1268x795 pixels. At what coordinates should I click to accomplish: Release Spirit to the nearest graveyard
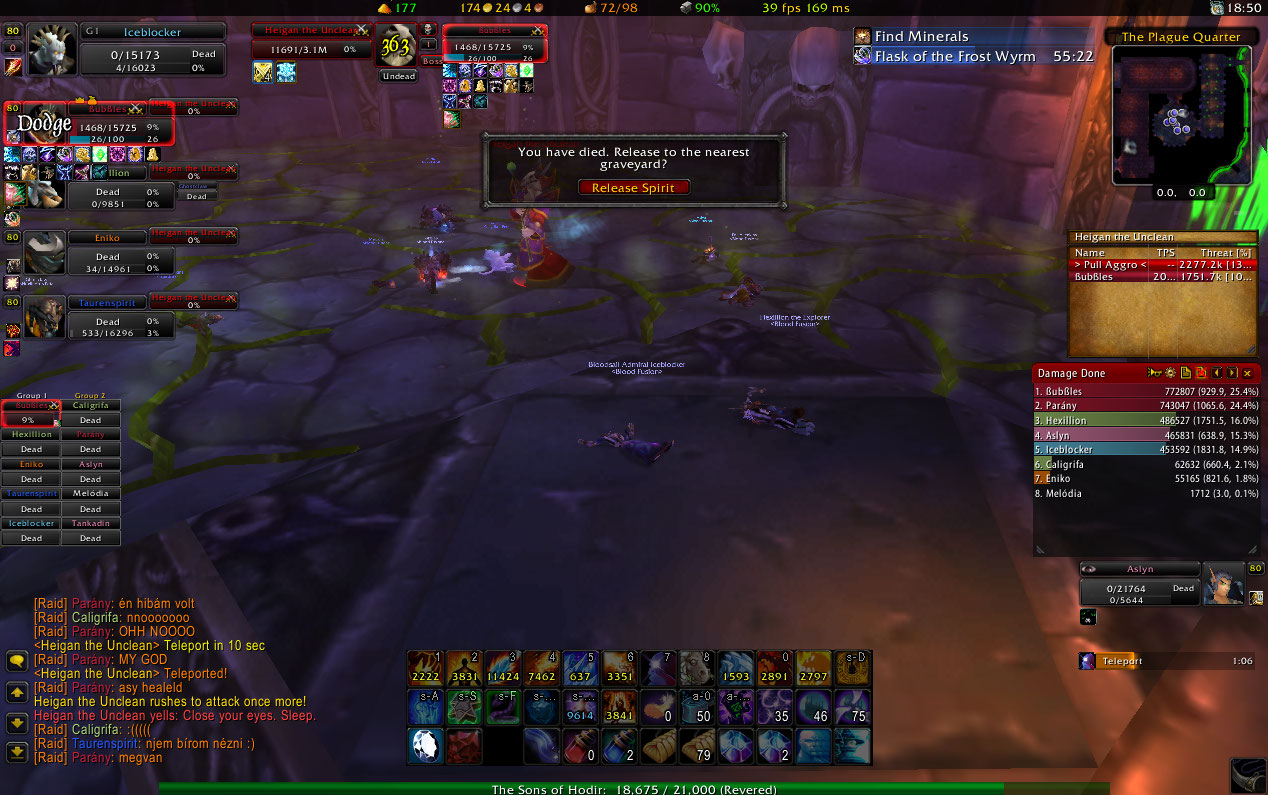(633, 187)
